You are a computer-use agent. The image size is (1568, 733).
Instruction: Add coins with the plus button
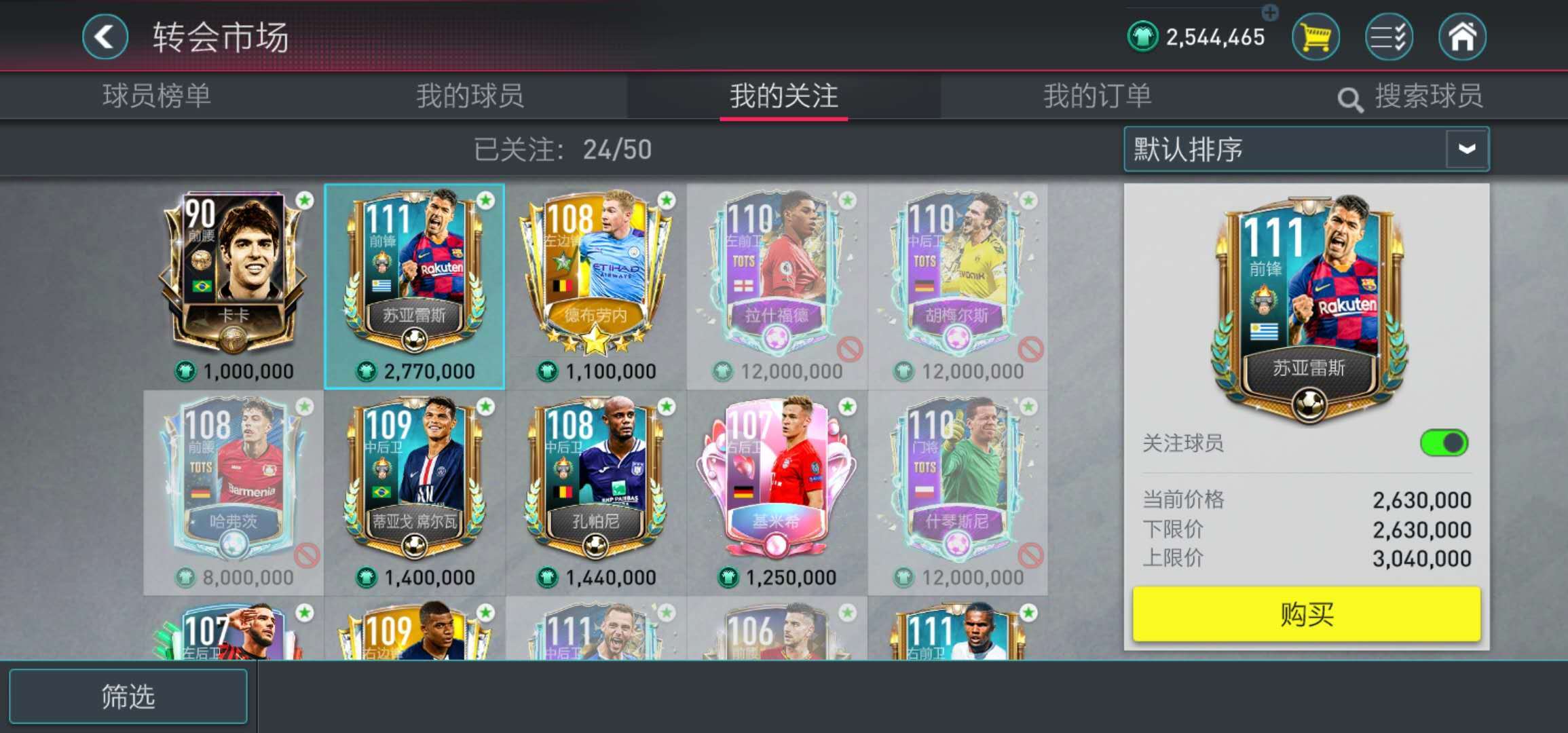pyautogui.click(x=1270, y=12)
